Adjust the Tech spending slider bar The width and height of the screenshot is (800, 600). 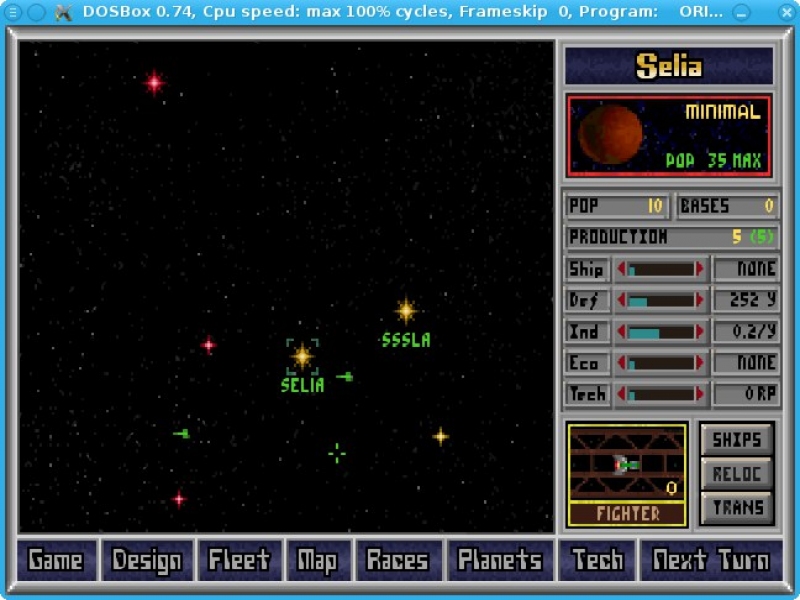click(660, 394)
